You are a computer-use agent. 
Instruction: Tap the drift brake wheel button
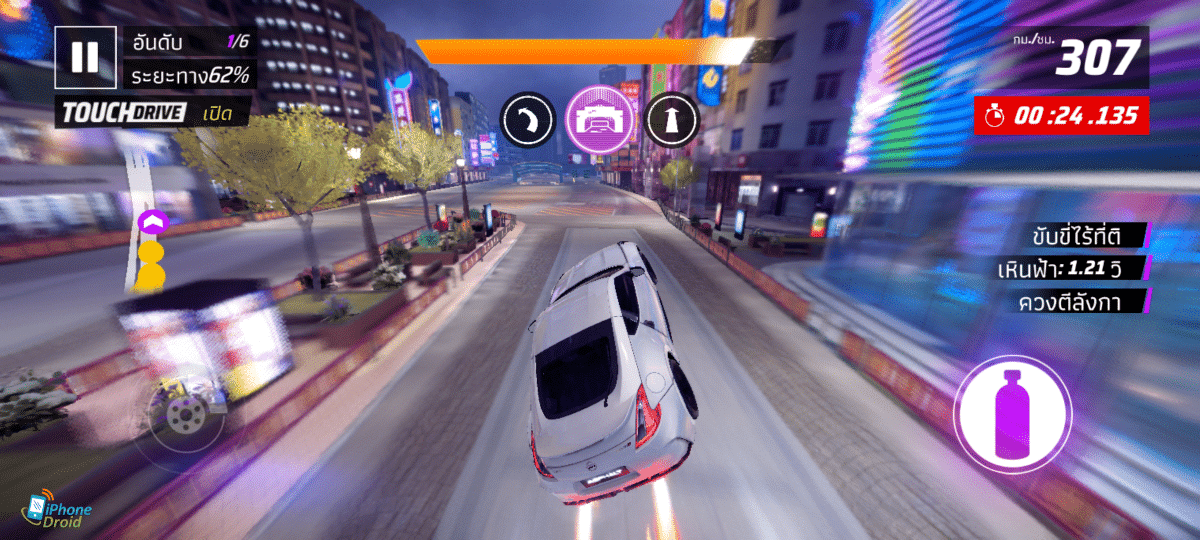point(183,415)
